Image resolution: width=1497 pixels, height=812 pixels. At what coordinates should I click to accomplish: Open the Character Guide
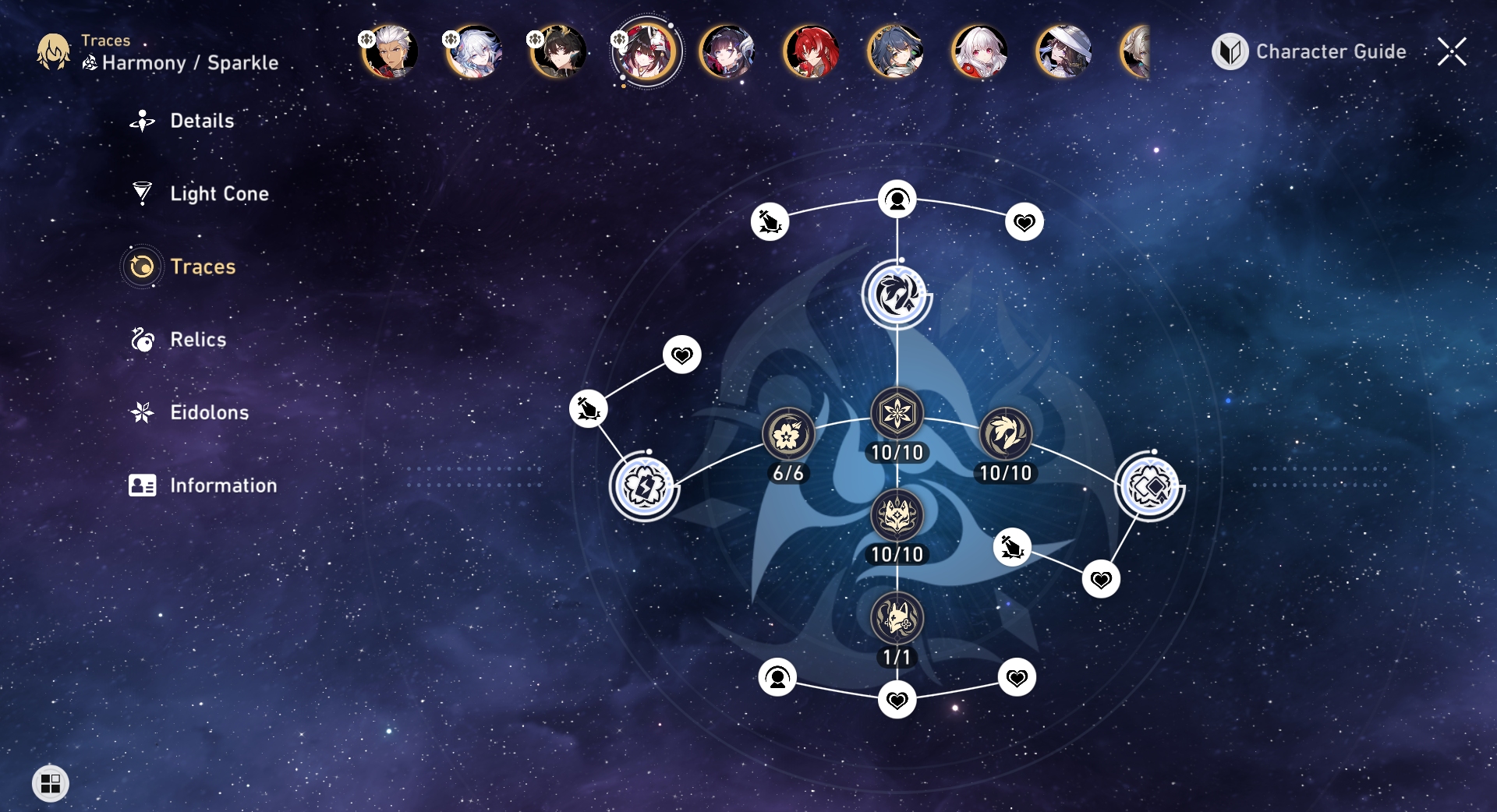click(x=1310, y=51)
